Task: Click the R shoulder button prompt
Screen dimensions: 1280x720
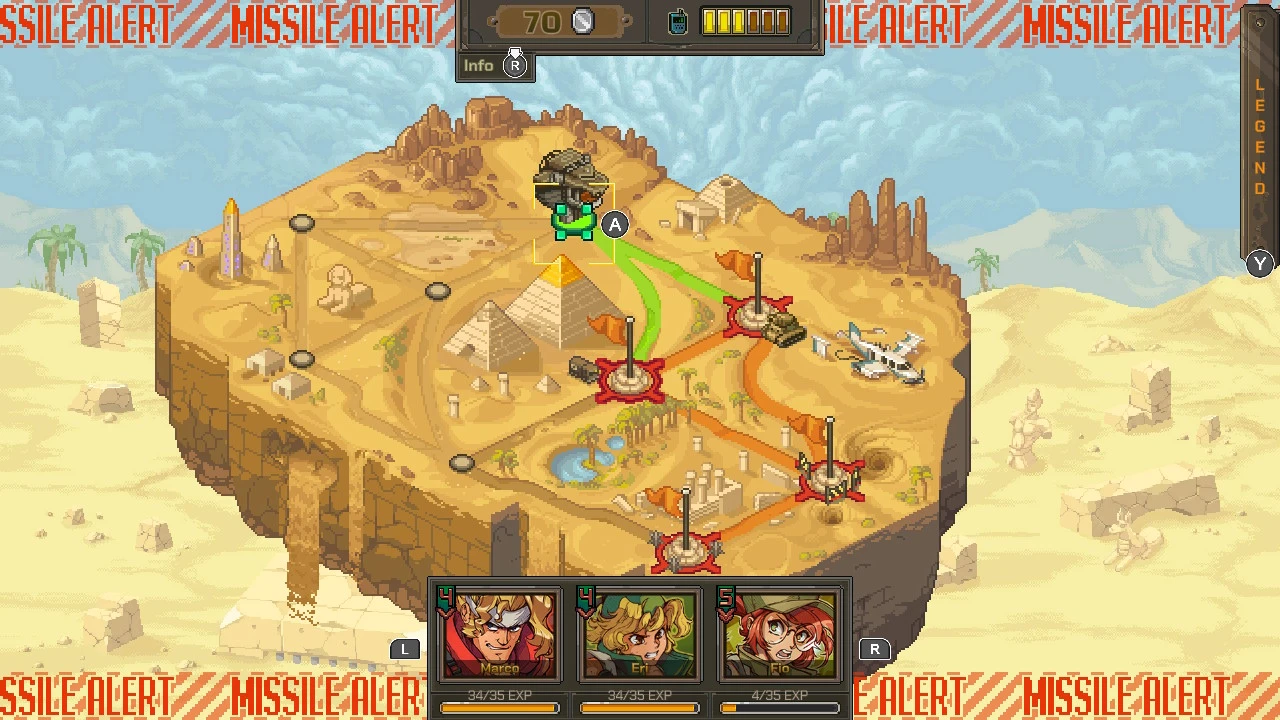Action: click(875, 648)
